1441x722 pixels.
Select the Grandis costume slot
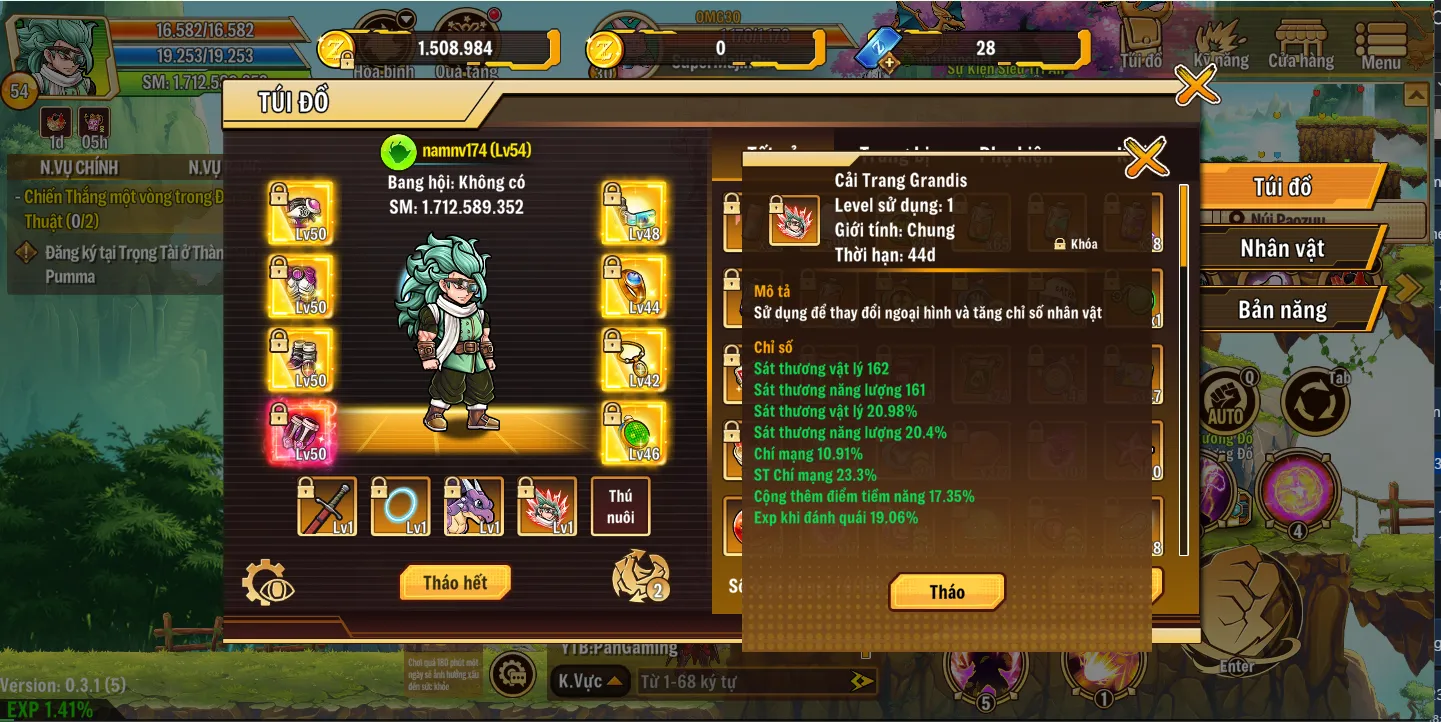click(x=547, y=506)
